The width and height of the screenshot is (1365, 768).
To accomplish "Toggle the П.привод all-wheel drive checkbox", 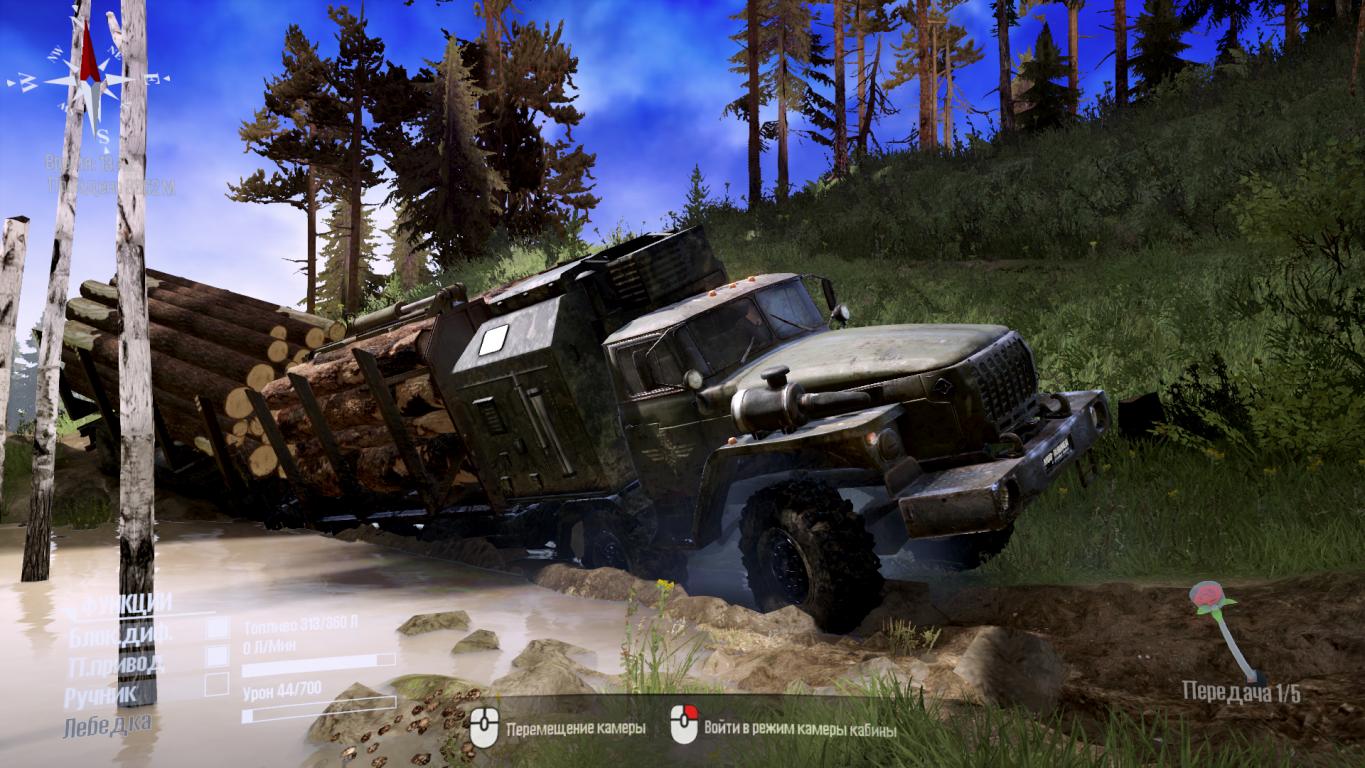I will click(217, 656).
